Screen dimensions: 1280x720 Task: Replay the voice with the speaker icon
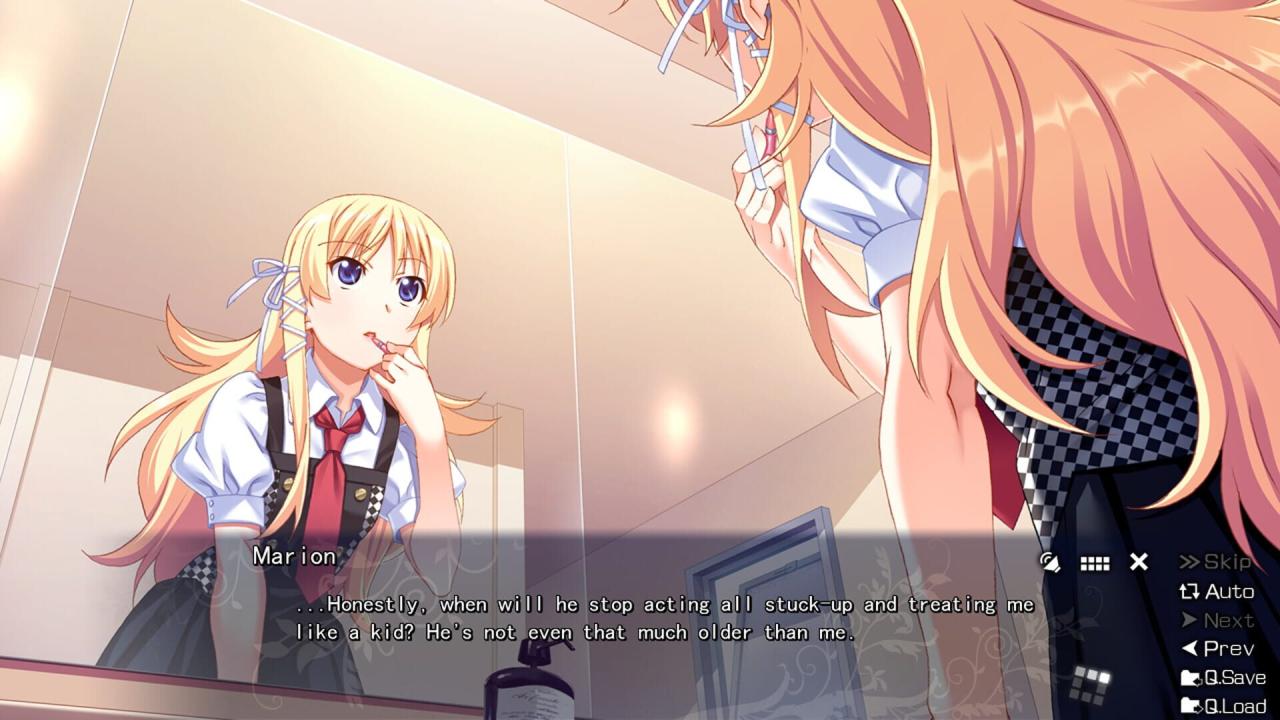tap(1050, 562)
